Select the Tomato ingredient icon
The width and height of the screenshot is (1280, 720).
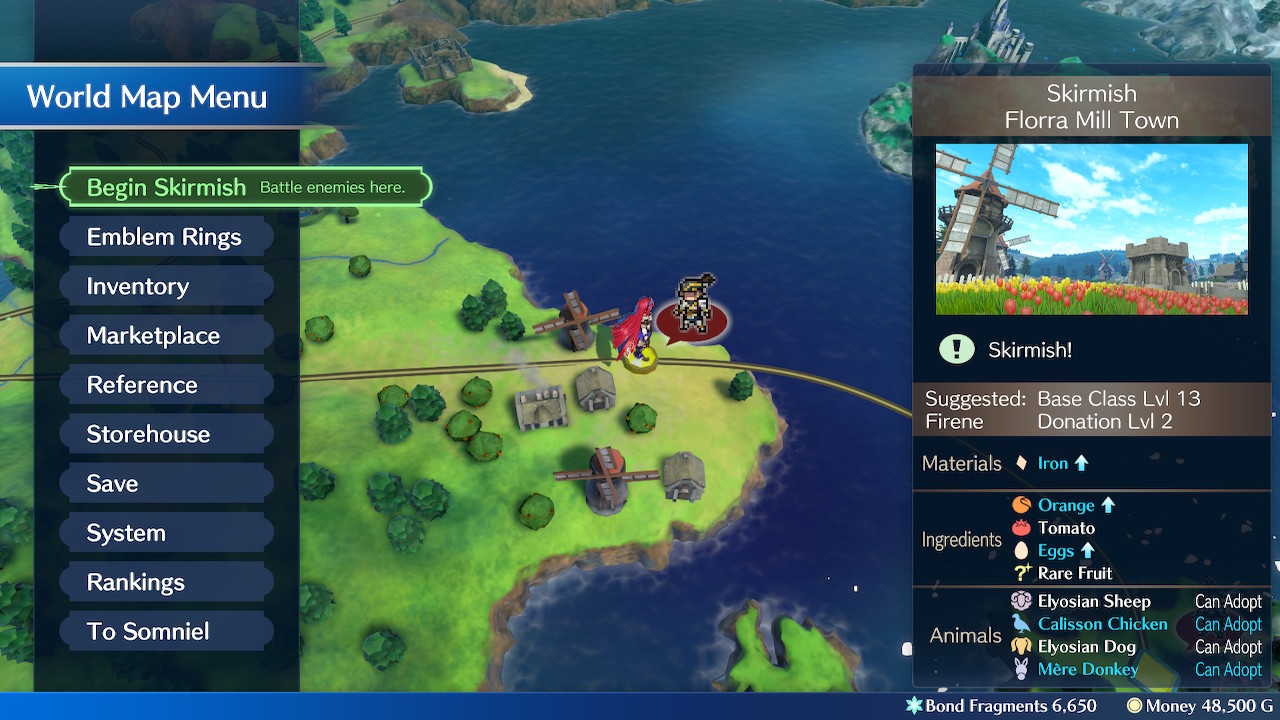[x=1023, y=528]
